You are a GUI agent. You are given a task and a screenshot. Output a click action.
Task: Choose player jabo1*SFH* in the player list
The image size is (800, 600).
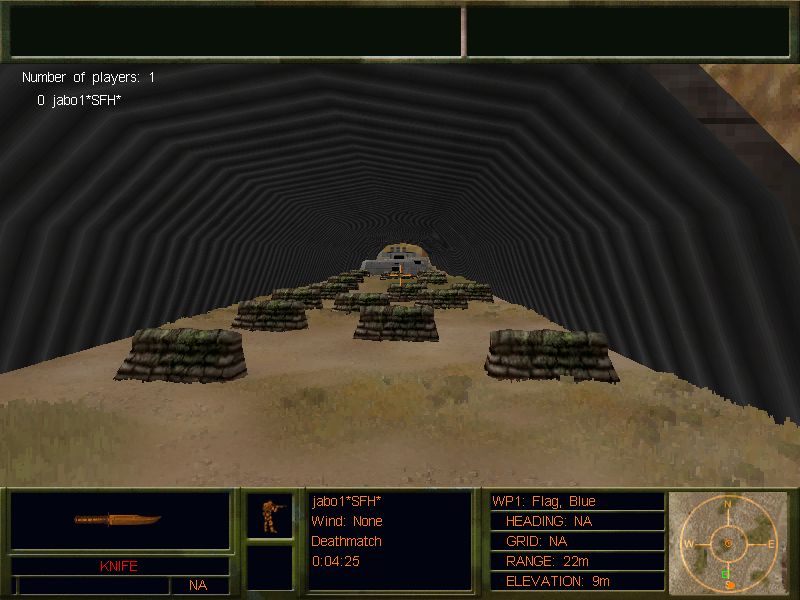click(x=79, y=100)
